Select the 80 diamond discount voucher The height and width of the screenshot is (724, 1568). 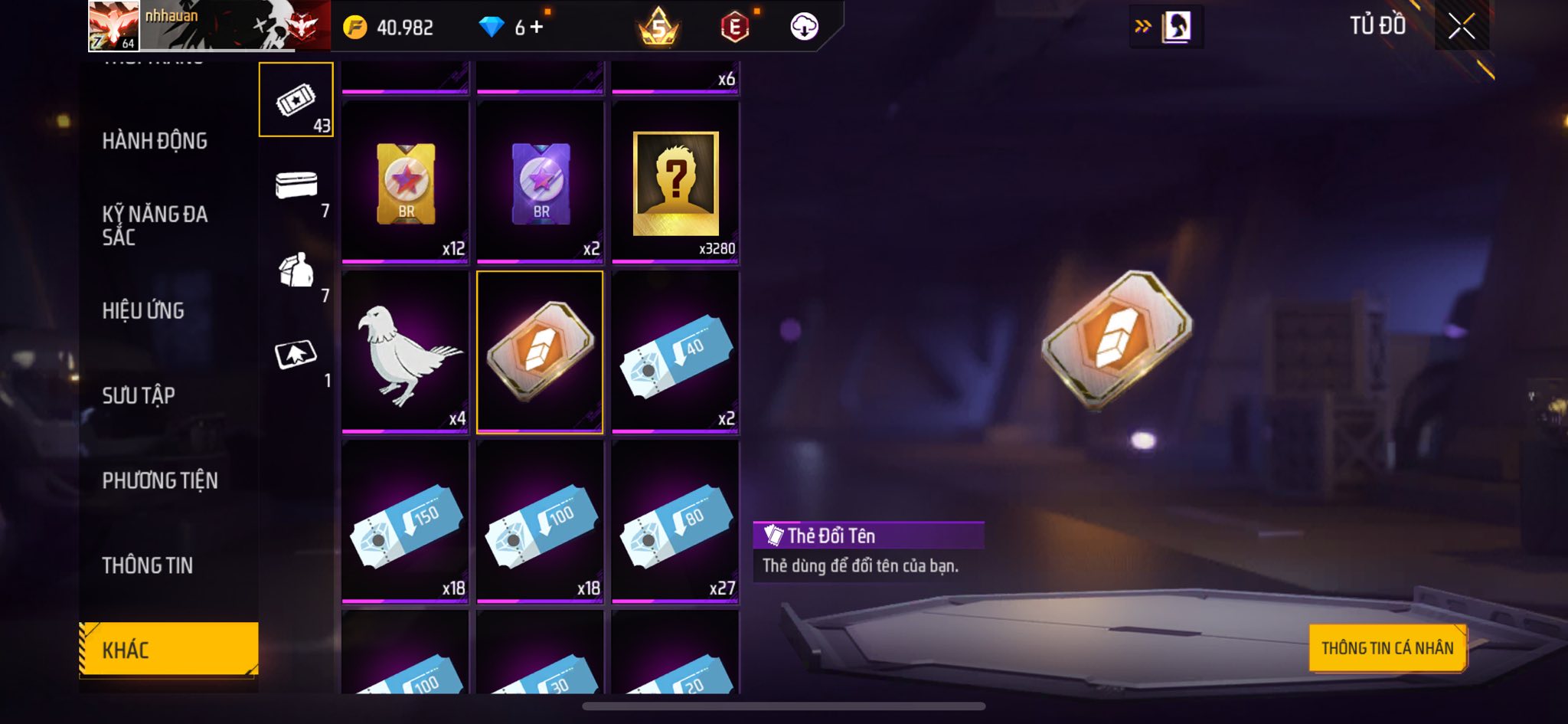coord(675,523)
